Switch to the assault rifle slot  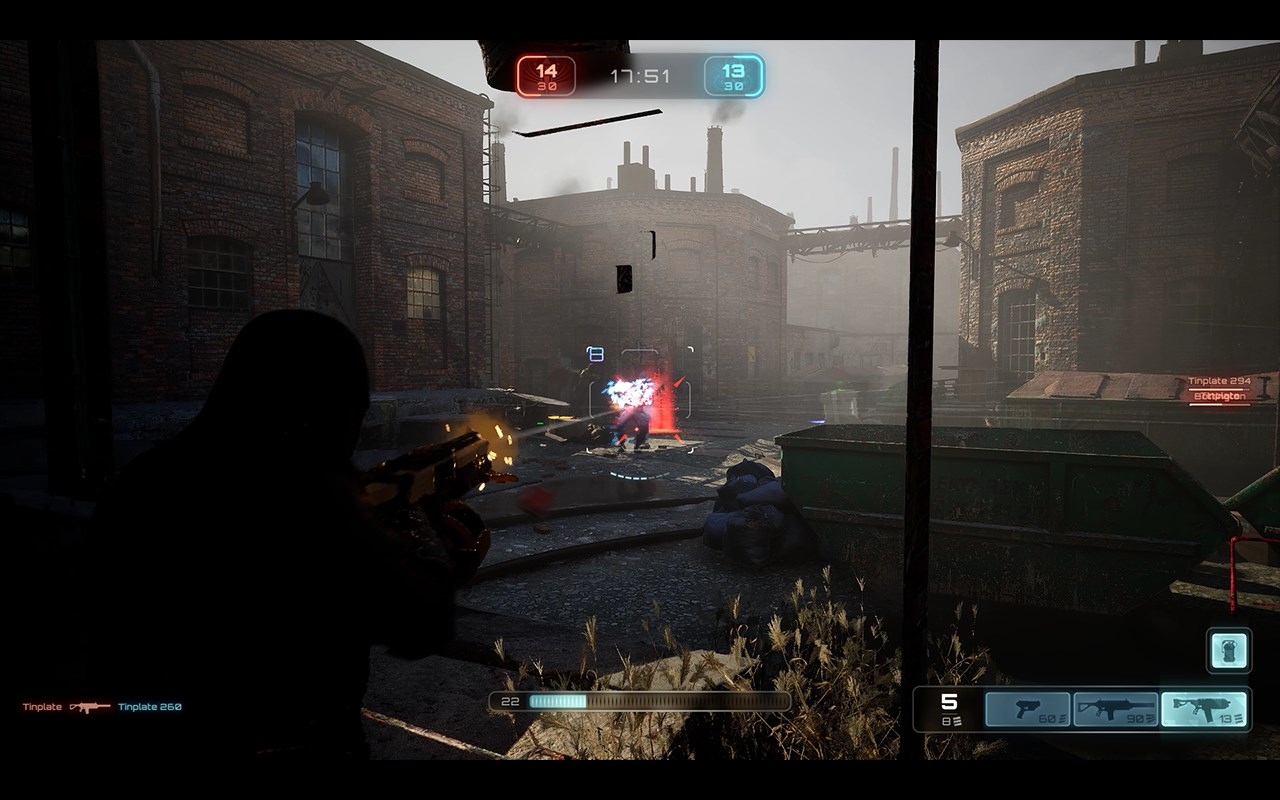pyautogui.click(x=1115, y=709)
